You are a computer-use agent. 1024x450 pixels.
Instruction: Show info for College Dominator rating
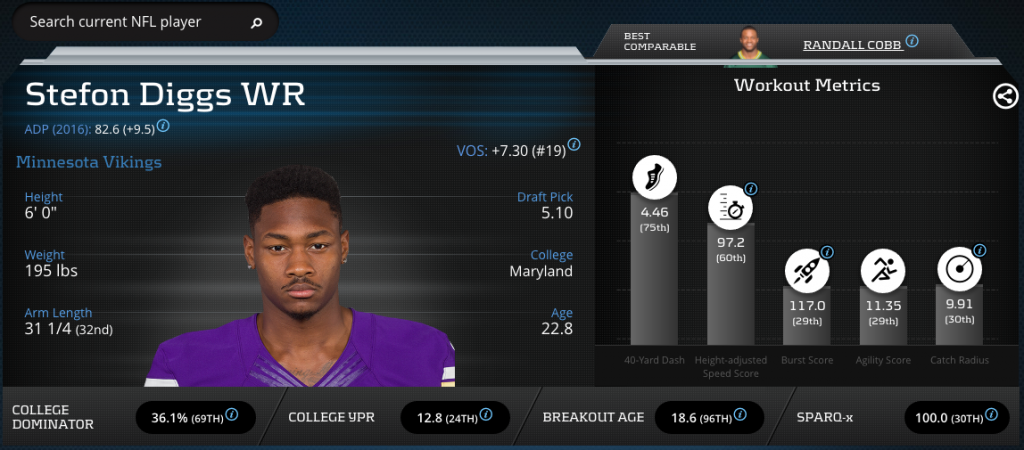tap(232, 414)
